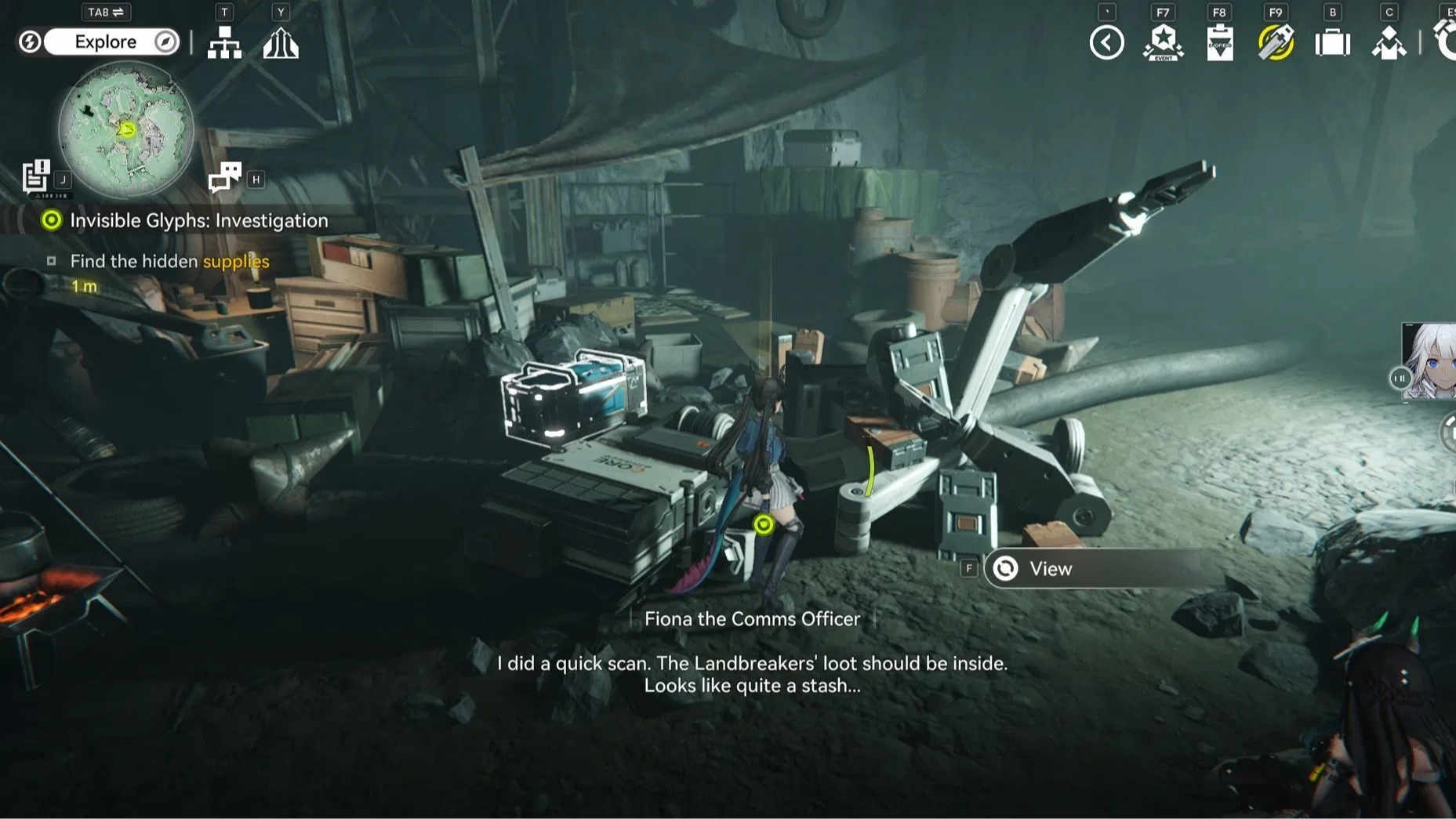
Task: Select the white-haired operator portrait
Action: tap(1429, 361)
